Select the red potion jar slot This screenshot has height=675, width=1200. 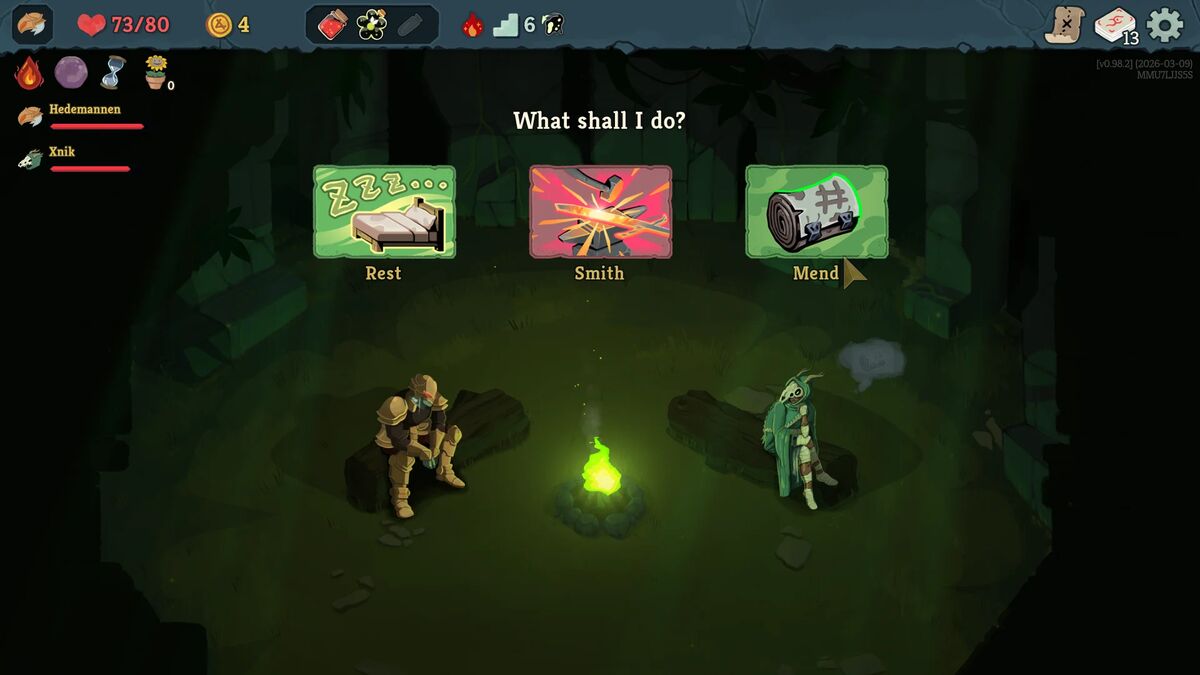(x=333, y=25)
